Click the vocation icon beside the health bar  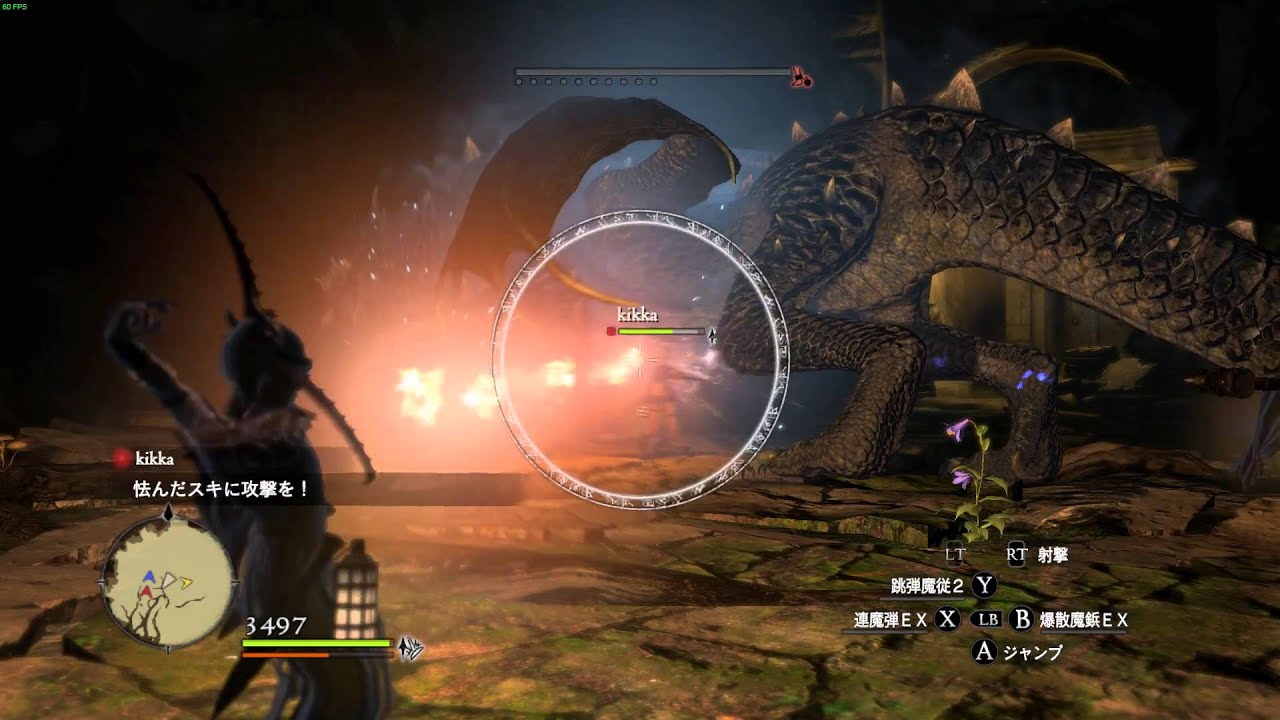410,648
